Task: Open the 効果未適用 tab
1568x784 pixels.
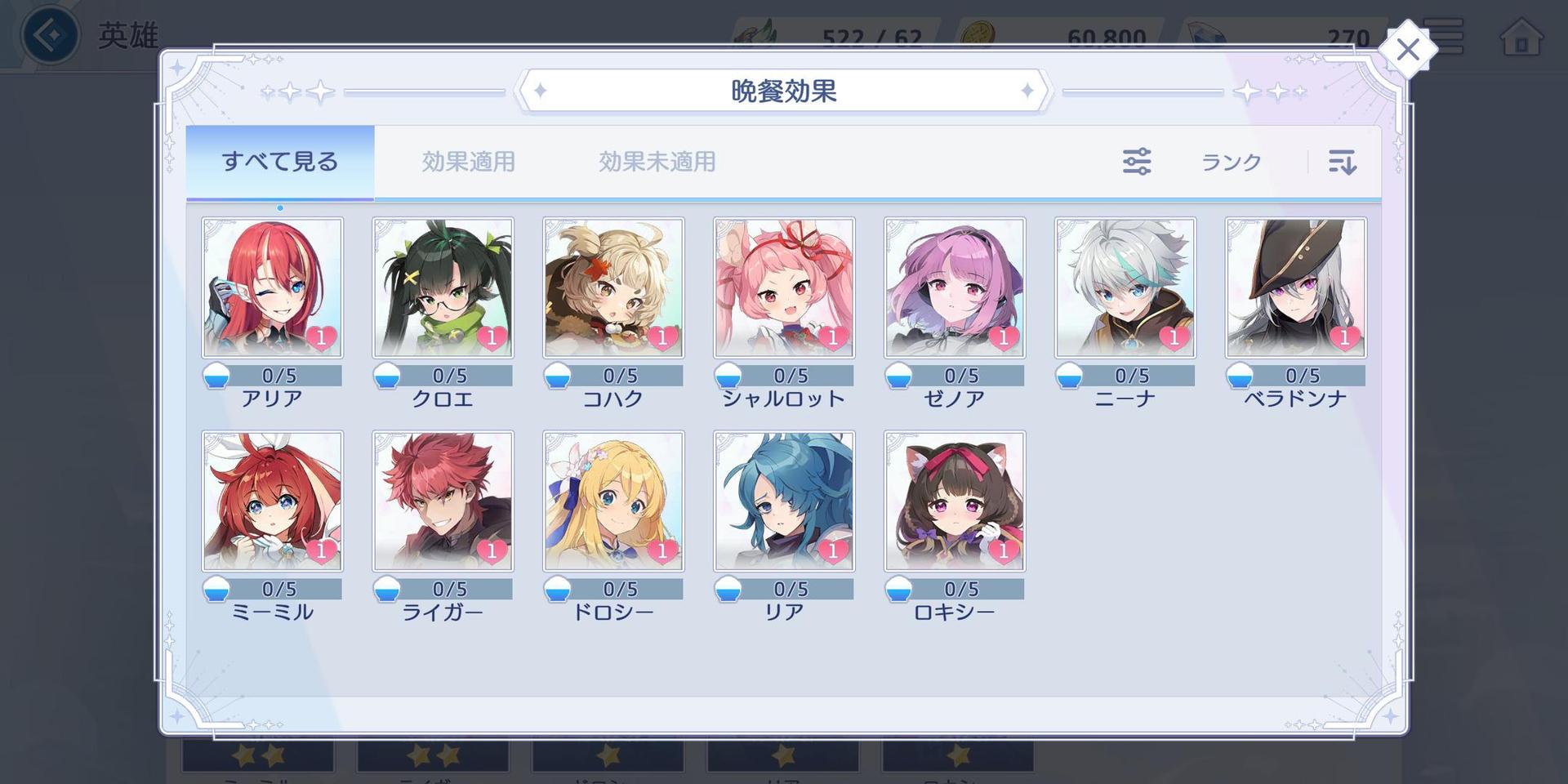Action: [657, 162]
